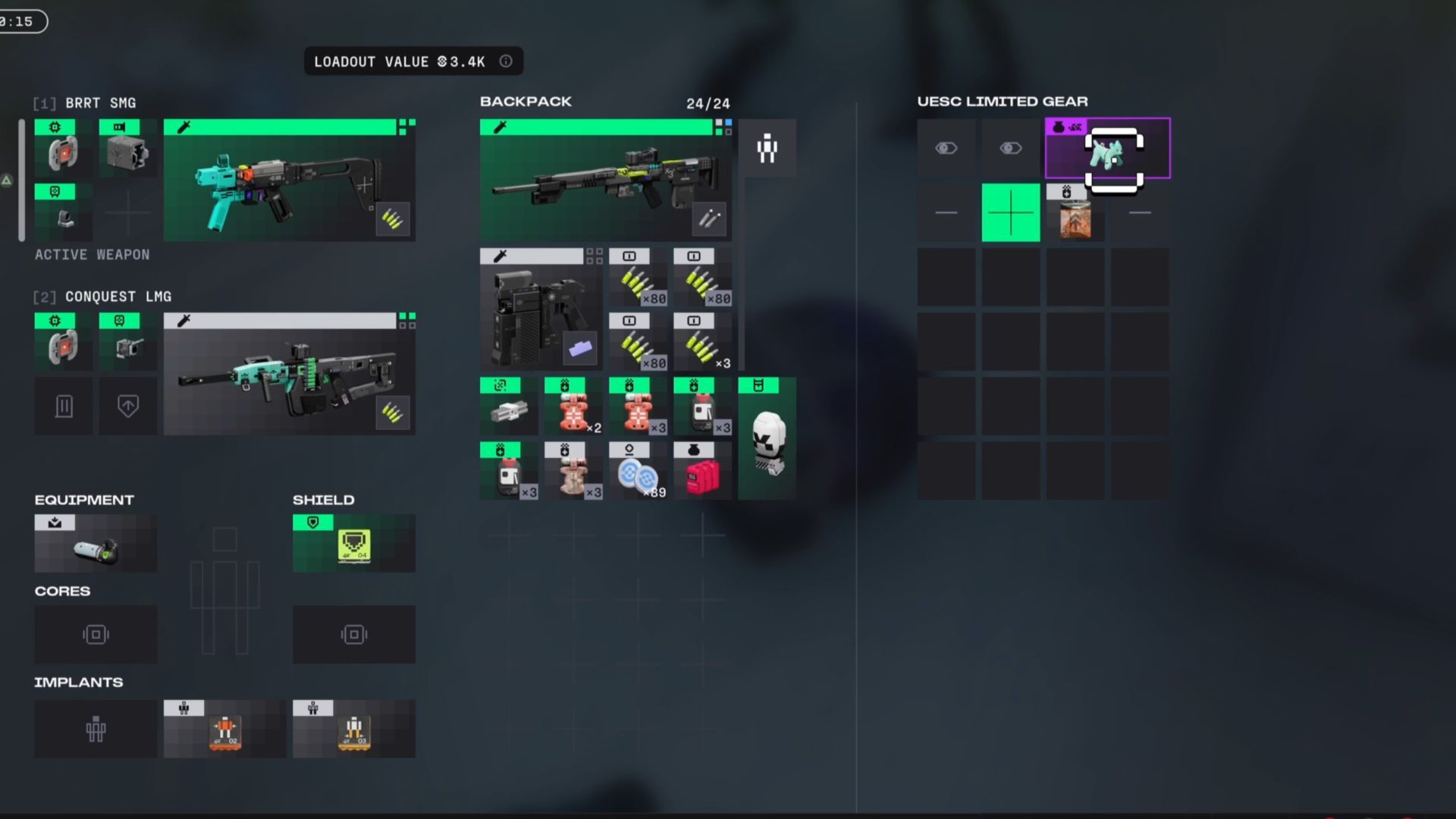This screenshot has width=1456, height=819.
Task: Select the silver key item in the backpack
Action: click(509, 407)
